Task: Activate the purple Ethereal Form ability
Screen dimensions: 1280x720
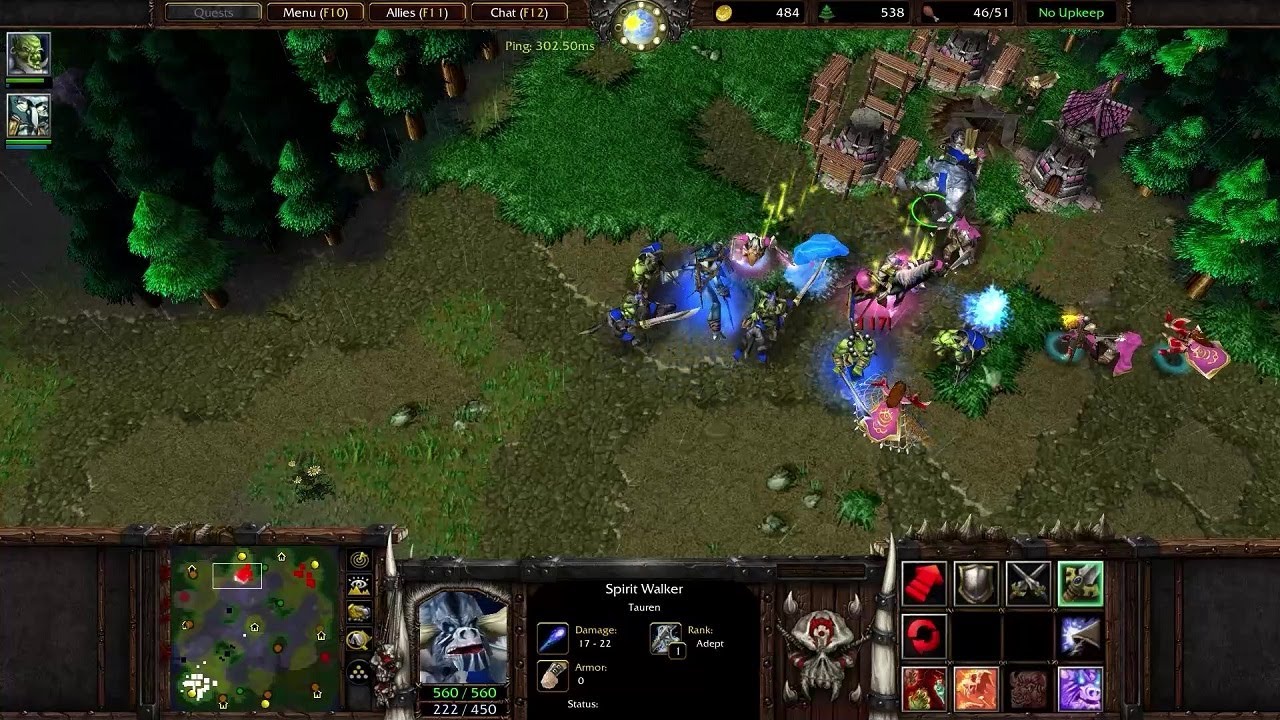Action: tap(1080, 689)
